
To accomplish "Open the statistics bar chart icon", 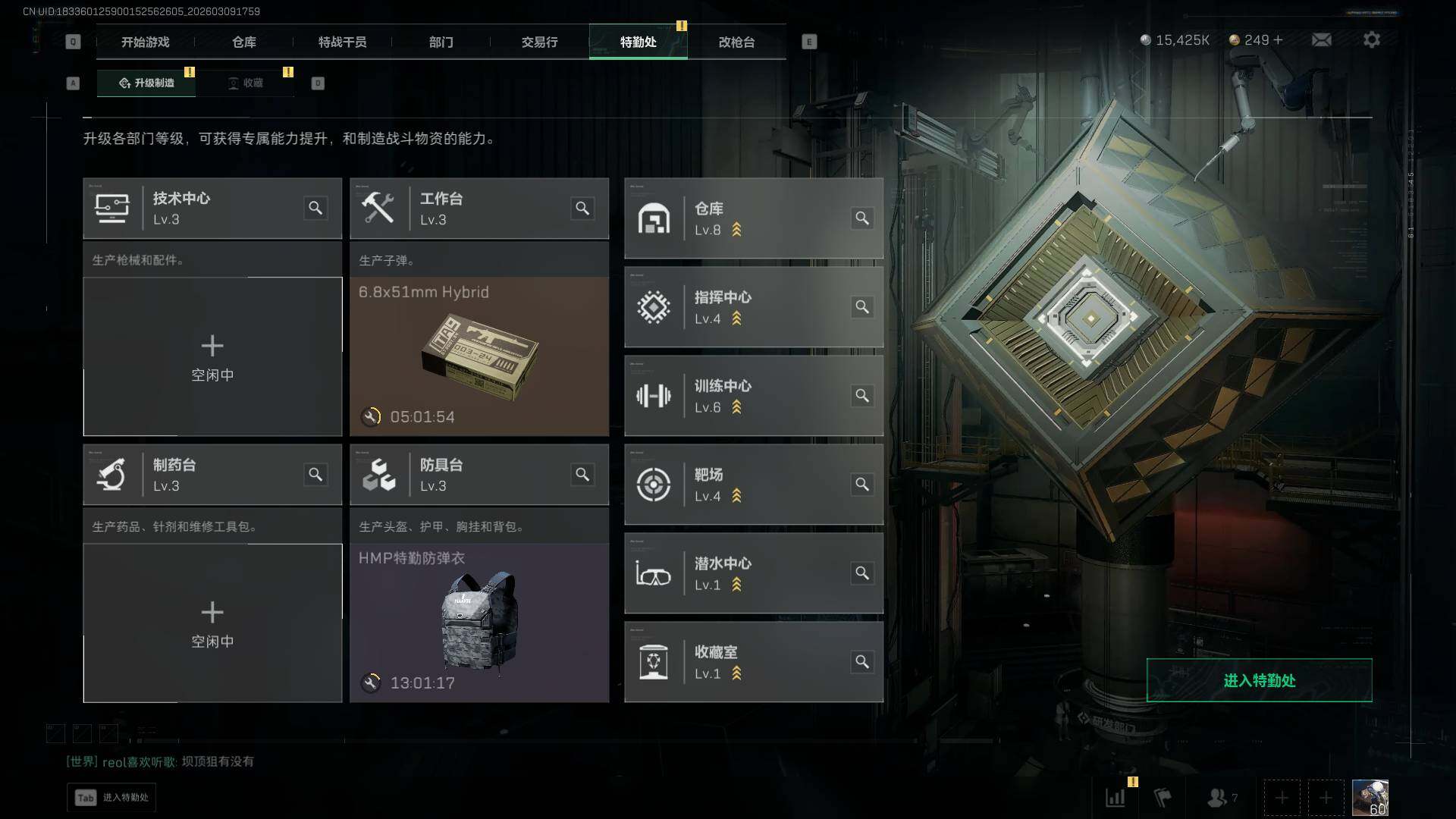I will [x=1116, y=798].
